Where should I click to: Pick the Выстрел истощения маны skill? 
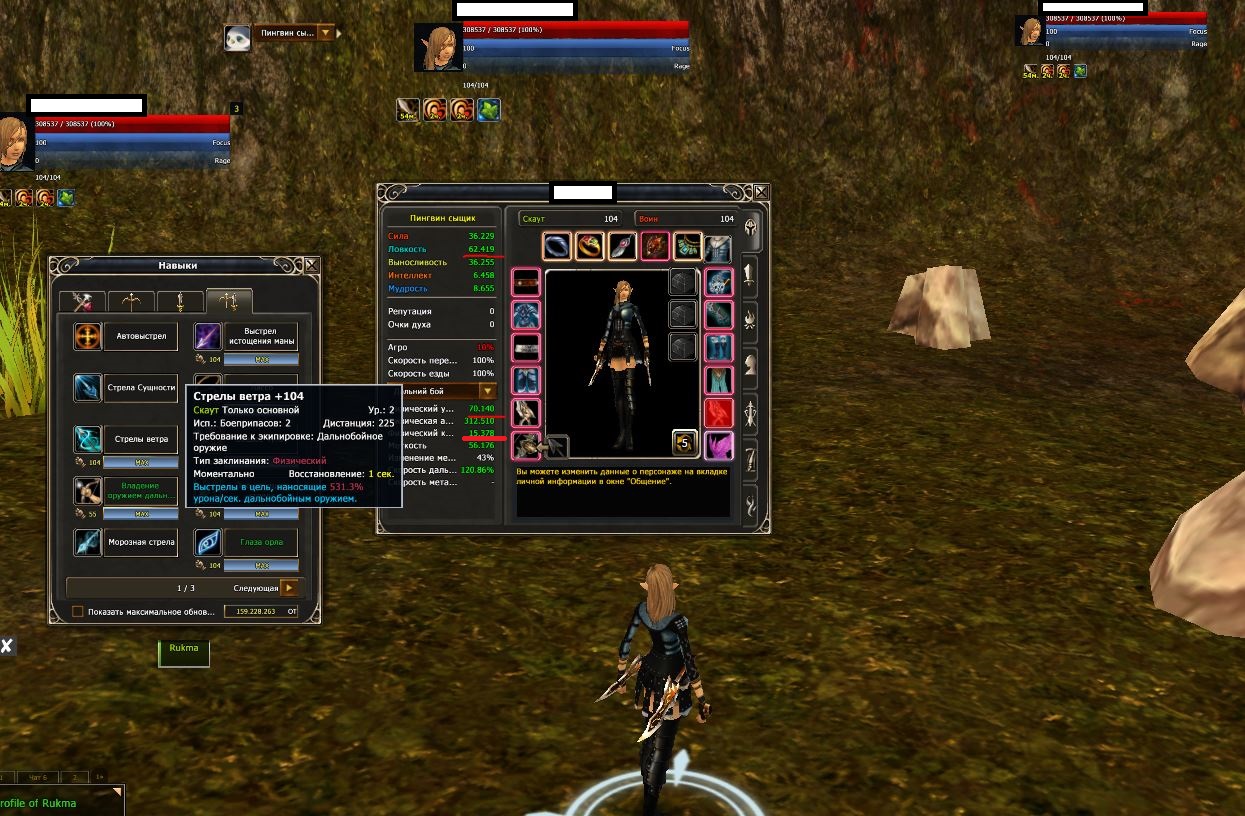click(x=208, y=336)
